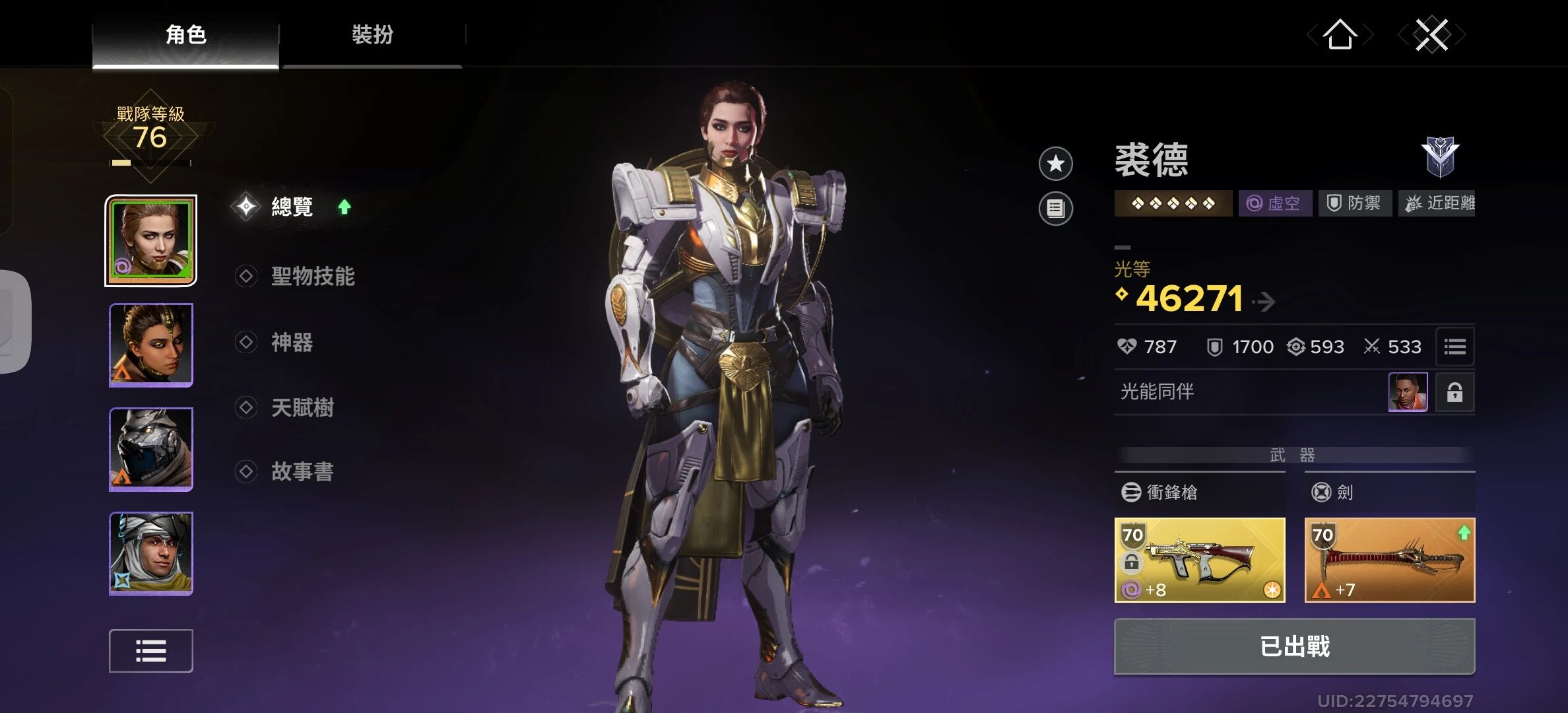The width and height of the screenshot is (1568, 713).
Task: Show detailed stats list button
Action: click(1454, 347)
